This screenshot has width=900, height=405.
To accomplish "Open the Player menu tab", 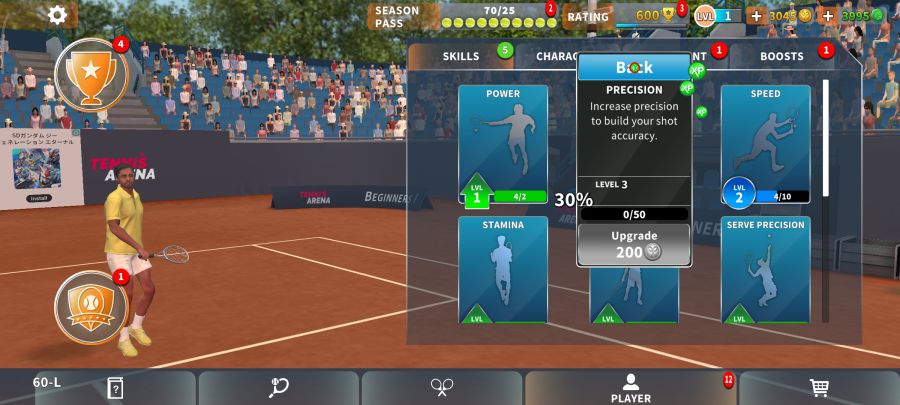I will click(x=630, y=388).
